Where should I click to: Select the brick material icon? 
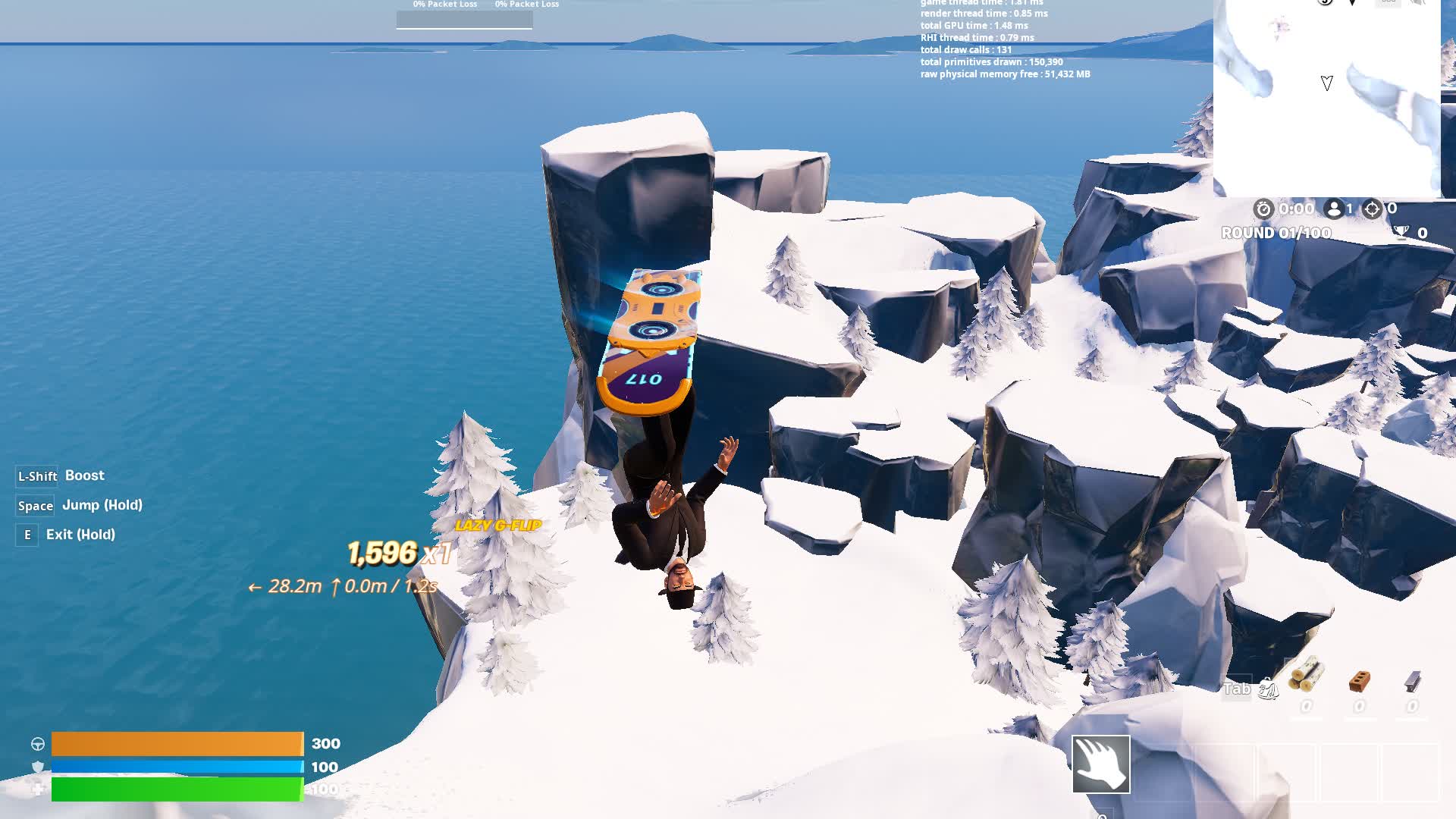(x=1359, y=681)
